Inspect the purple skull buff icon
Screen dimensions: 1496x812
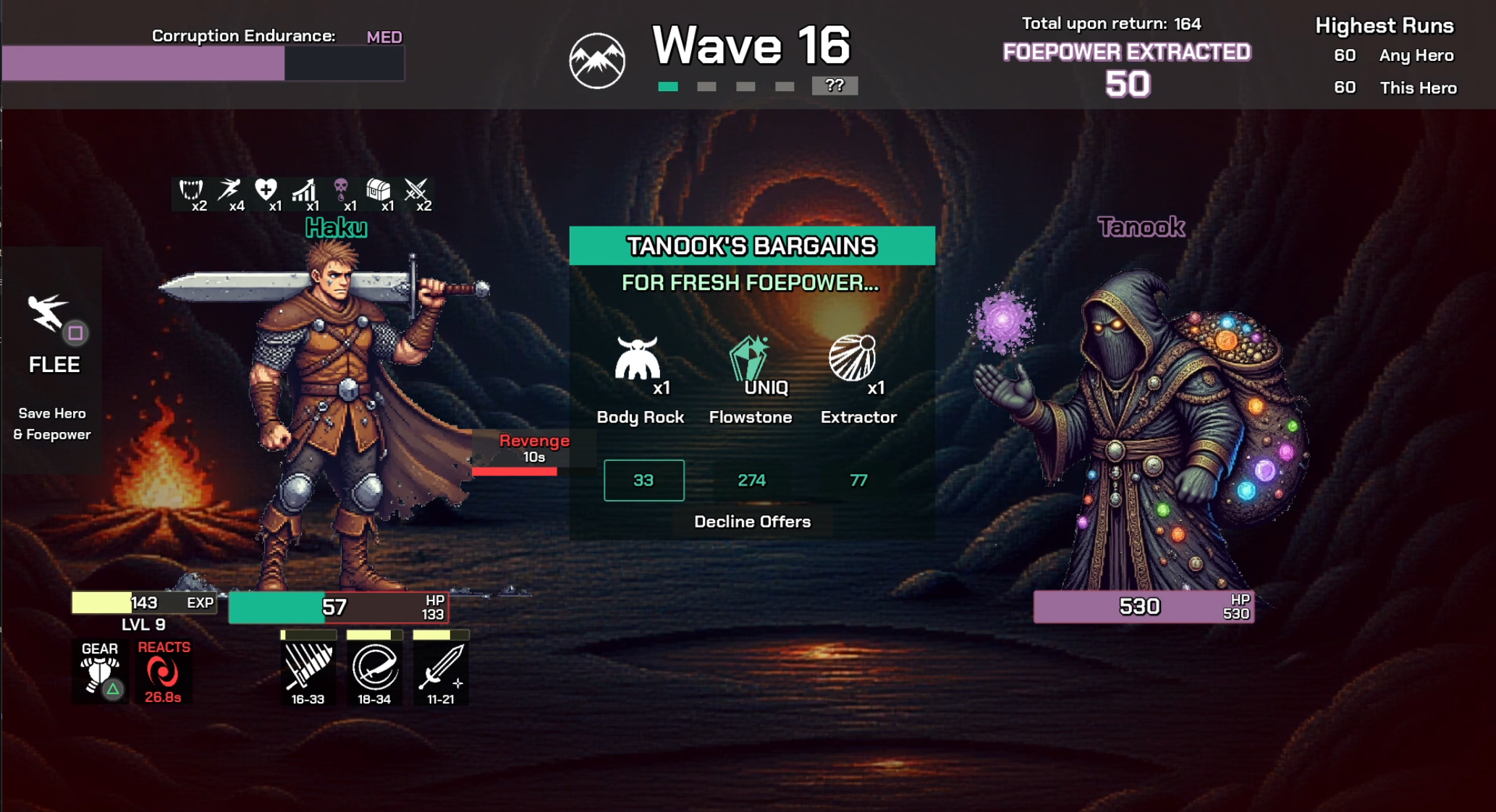[x=341, y=191]
